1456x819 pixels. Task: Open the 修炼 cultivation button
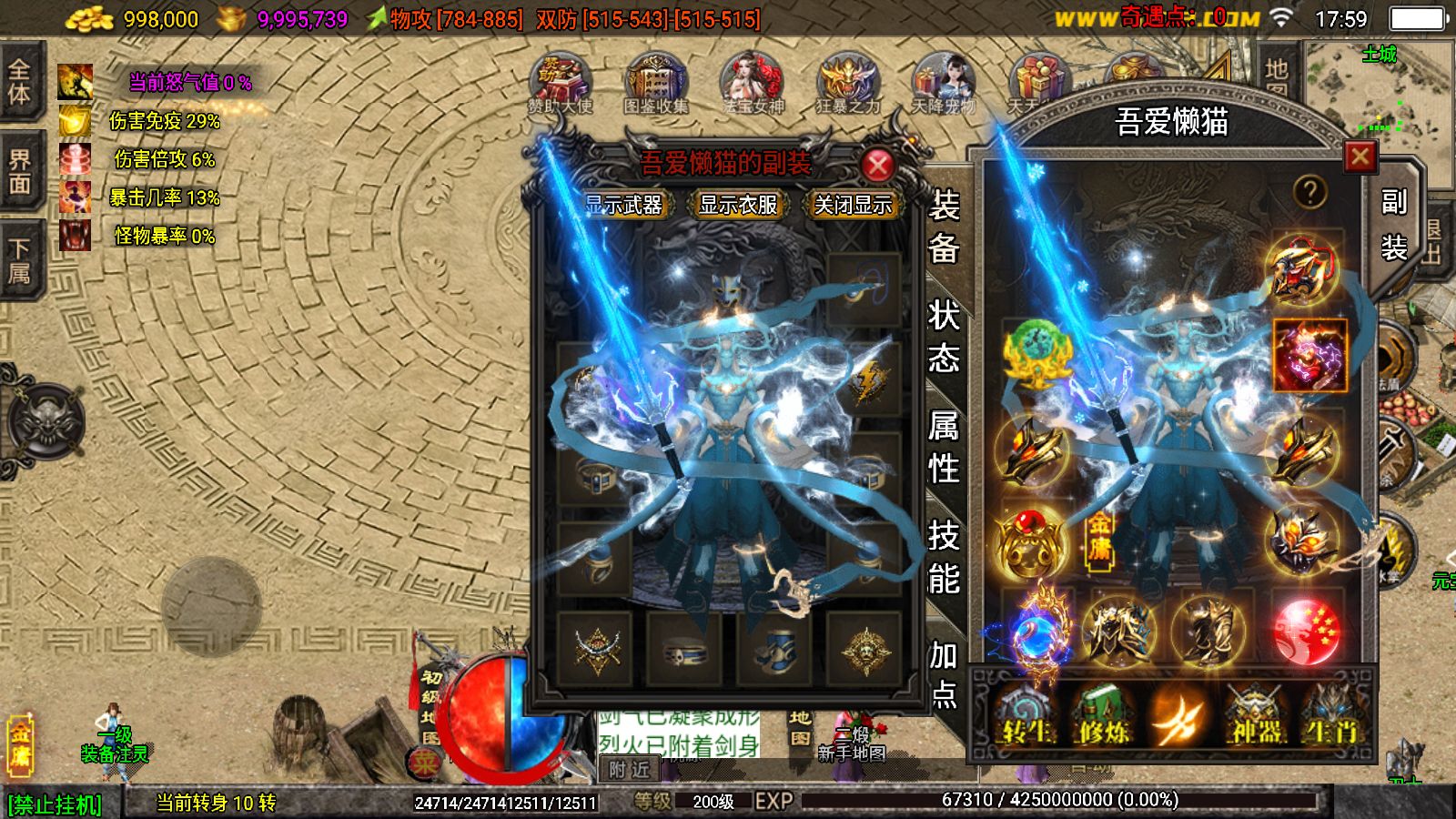[x=1102, y=716]
